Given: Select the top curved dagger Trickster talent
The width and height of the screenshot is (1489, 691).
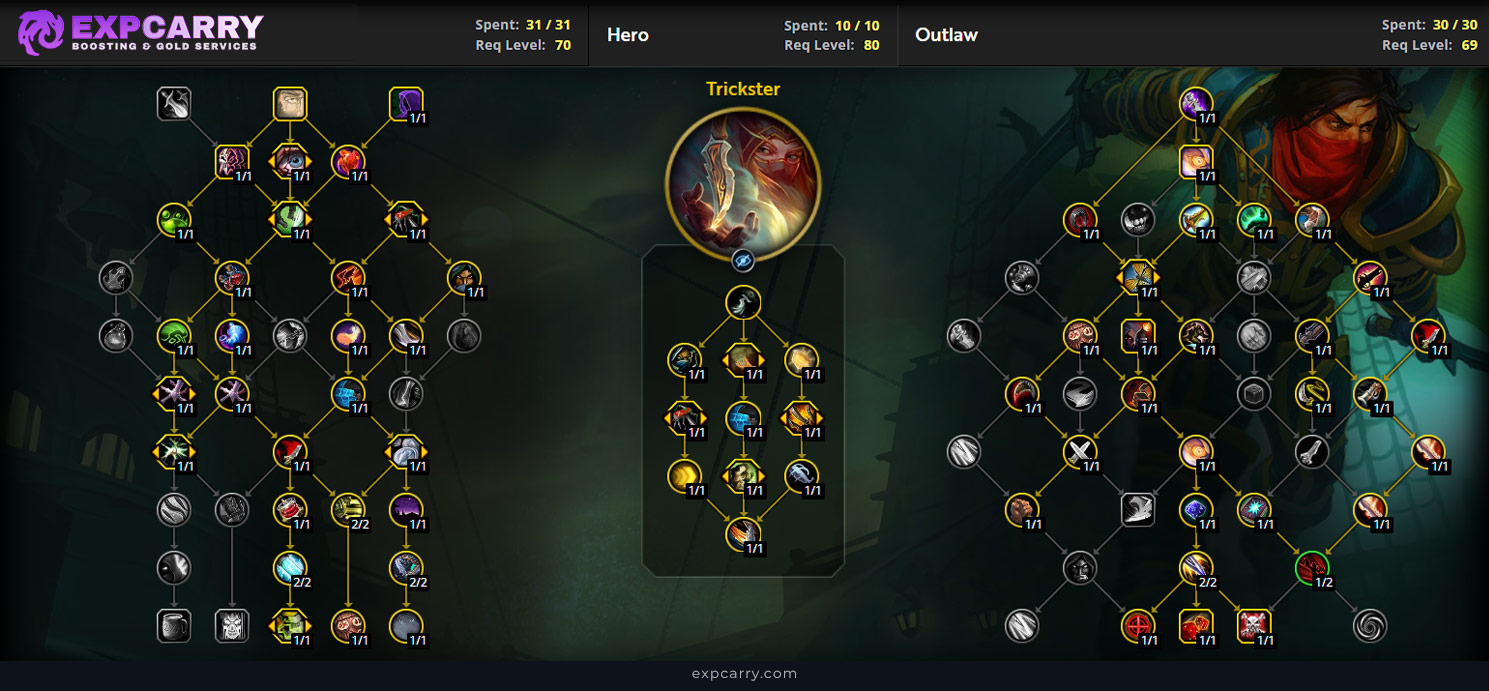Looking at the screenshot, I should click(742, 302).
